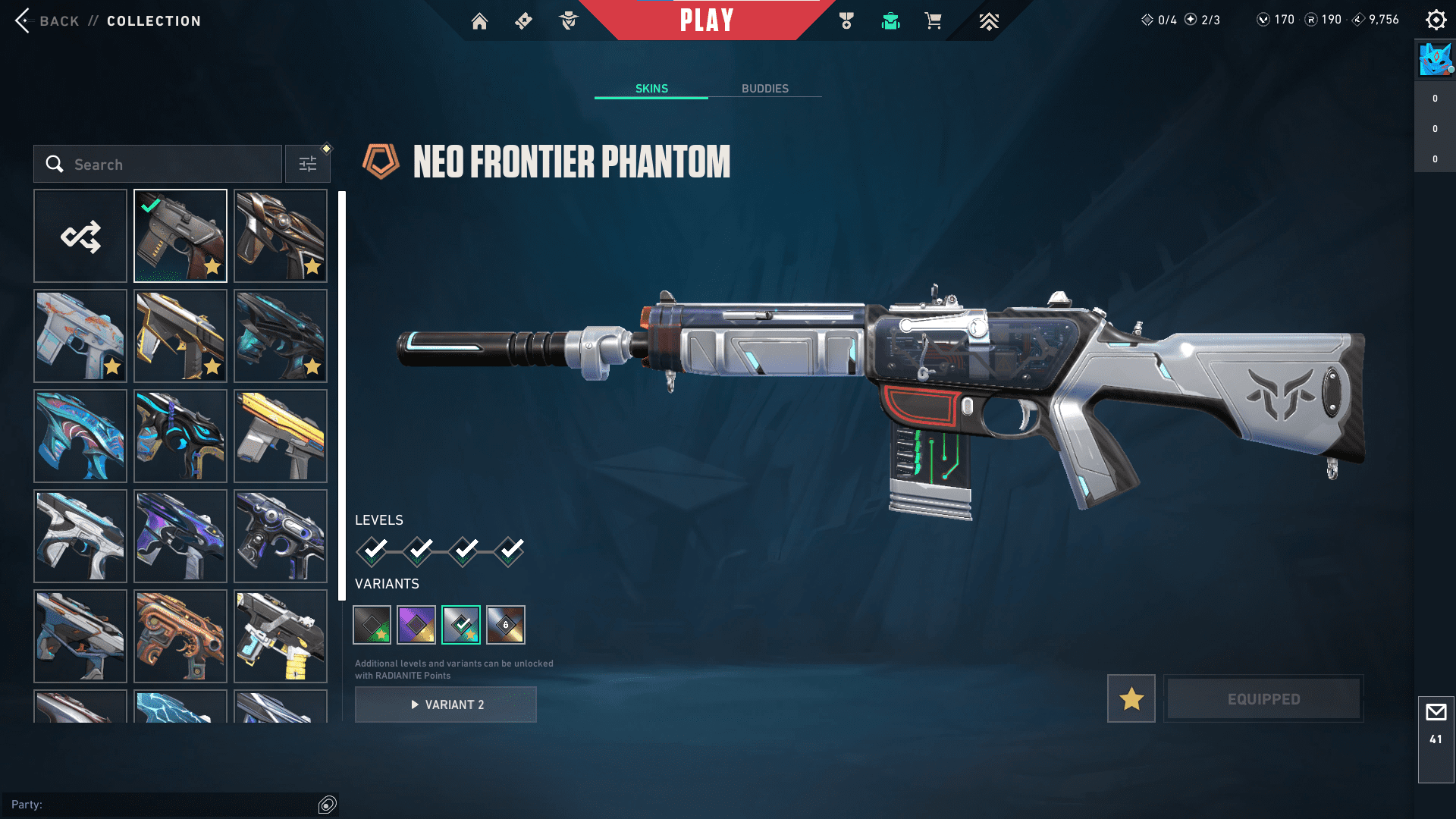
Task: Open the settings gear
Action: (x=1436, y=20)
